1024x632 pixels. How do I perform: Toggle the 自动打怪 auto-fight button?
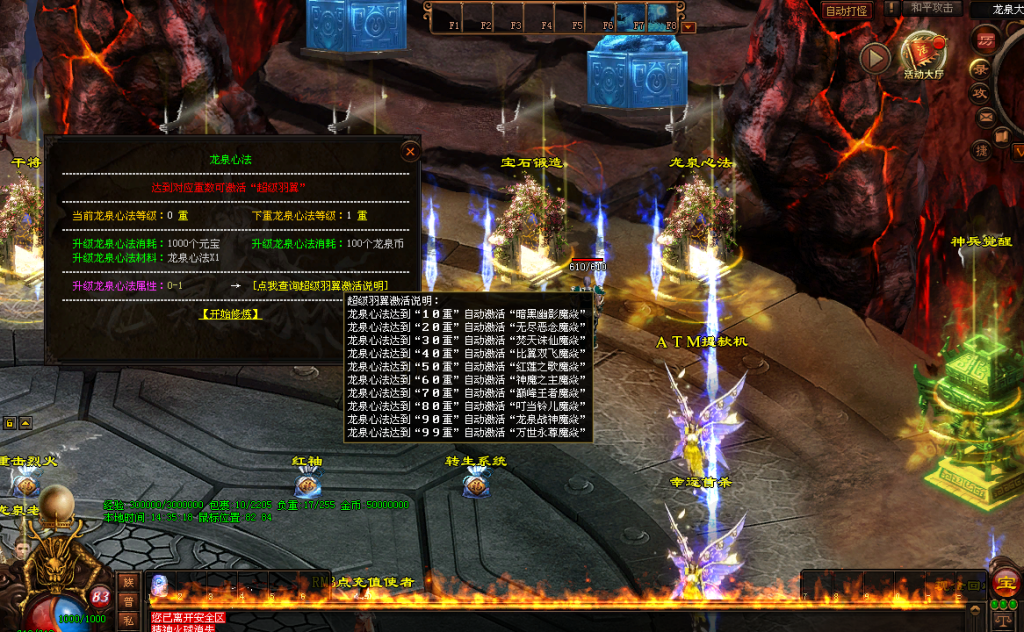click(x=846, y=11)
